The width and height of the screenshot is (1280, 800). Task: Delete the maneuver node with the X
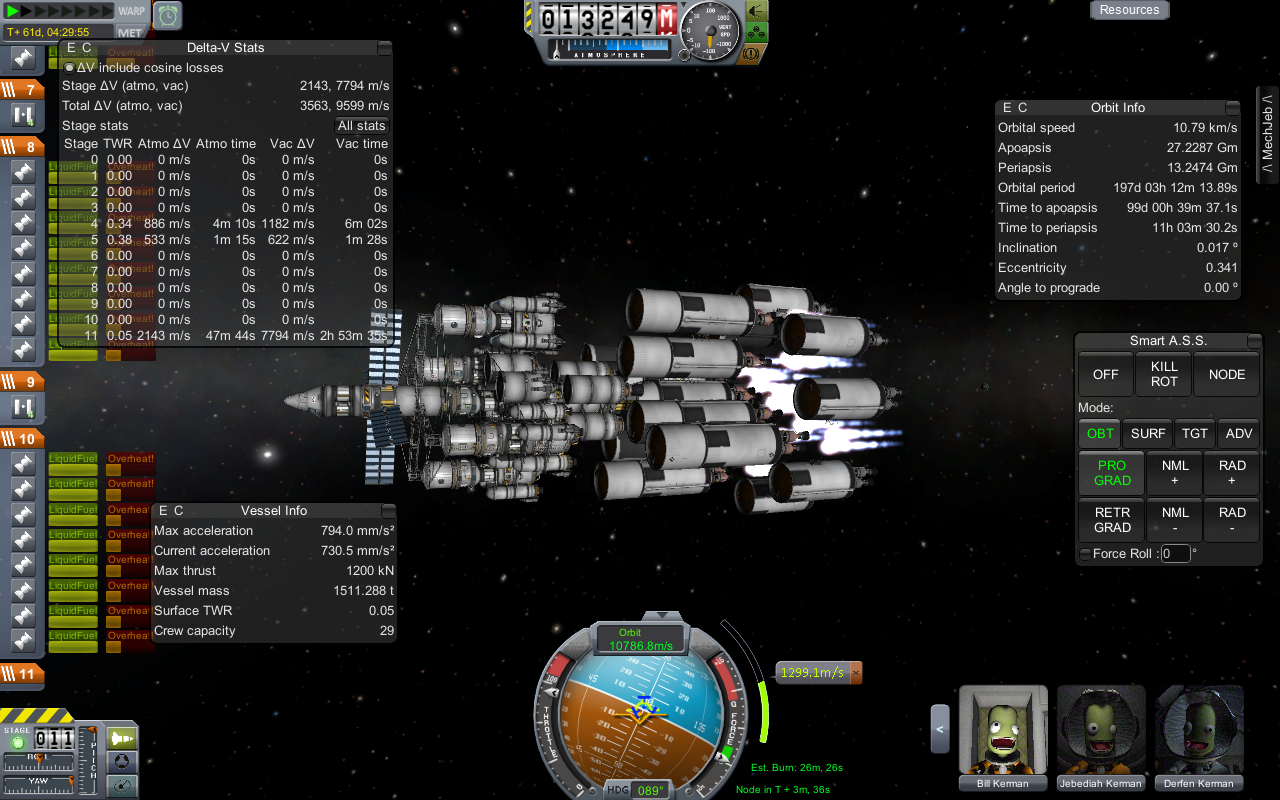pyautogui.click(x=855, y=673)
